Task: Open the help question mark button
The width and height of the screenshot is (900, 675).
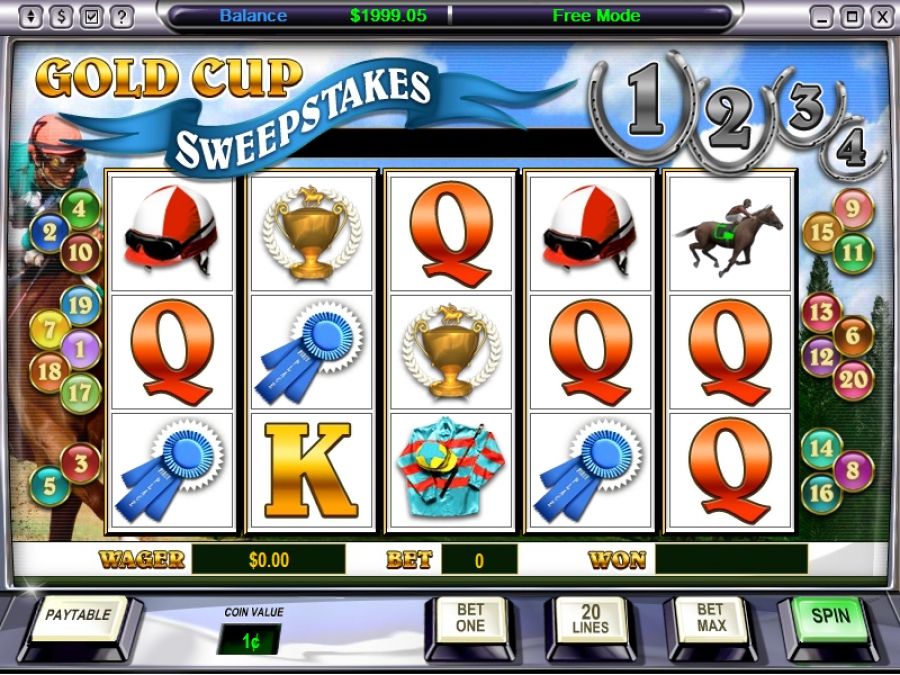Action: pyautogui.click(x=121, y=16)
